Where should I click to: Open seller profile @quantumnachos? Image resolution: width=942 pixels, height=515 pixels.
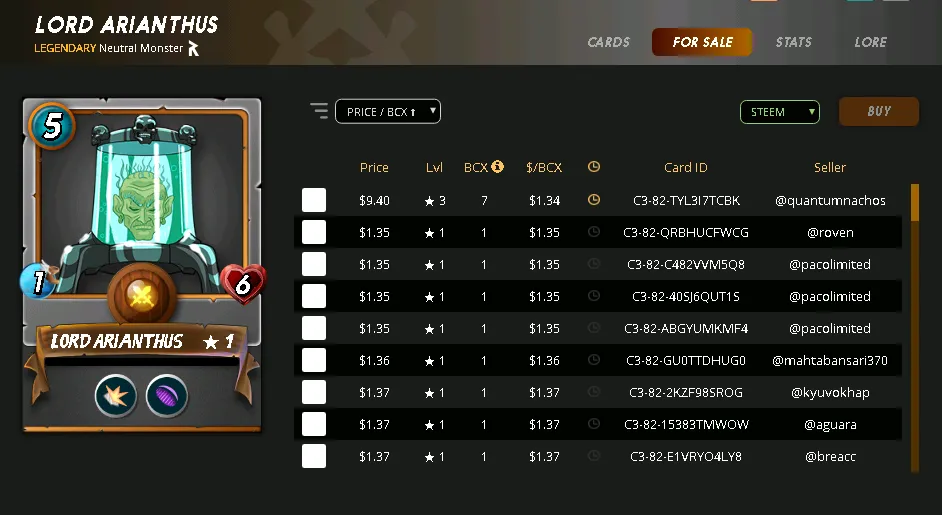coord(830,200)
